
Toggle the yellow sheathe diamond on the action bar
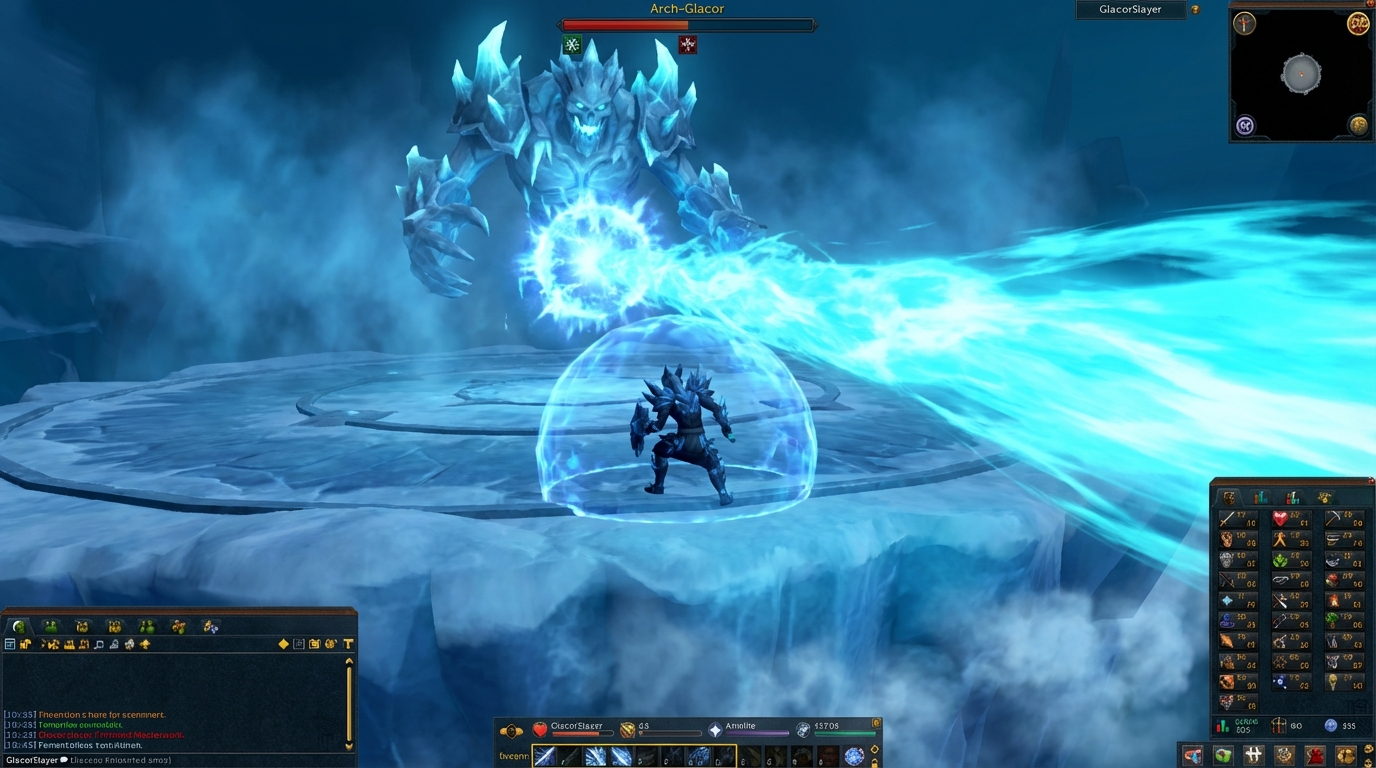874,748
